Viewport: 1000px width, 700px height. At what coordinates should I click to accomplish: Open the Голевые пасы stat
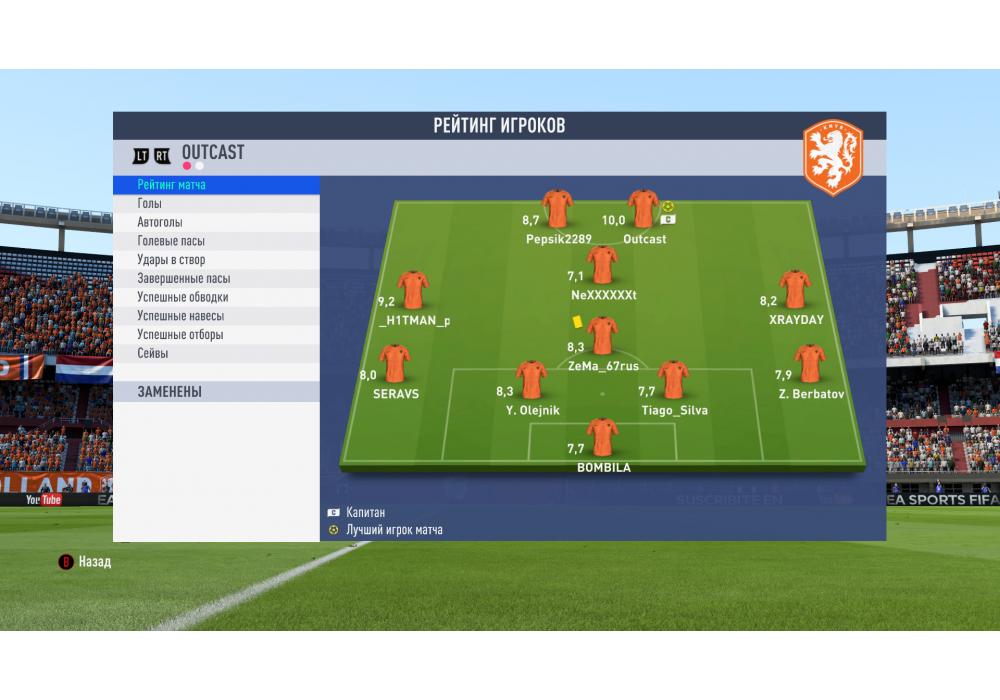point(216,241)
